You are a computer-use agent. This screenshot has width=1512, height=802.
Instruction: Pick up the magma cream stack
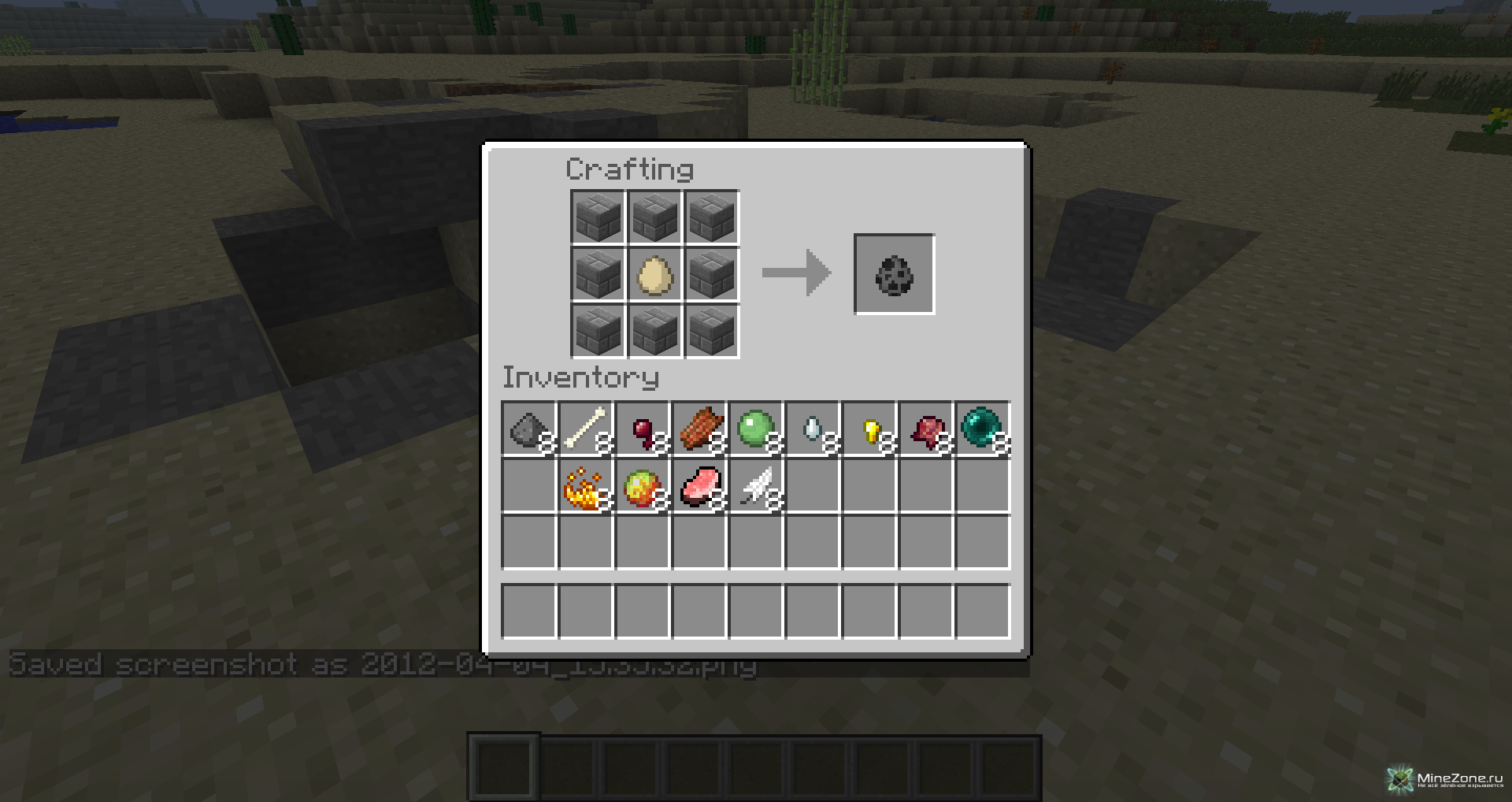(x=643, y=487)
